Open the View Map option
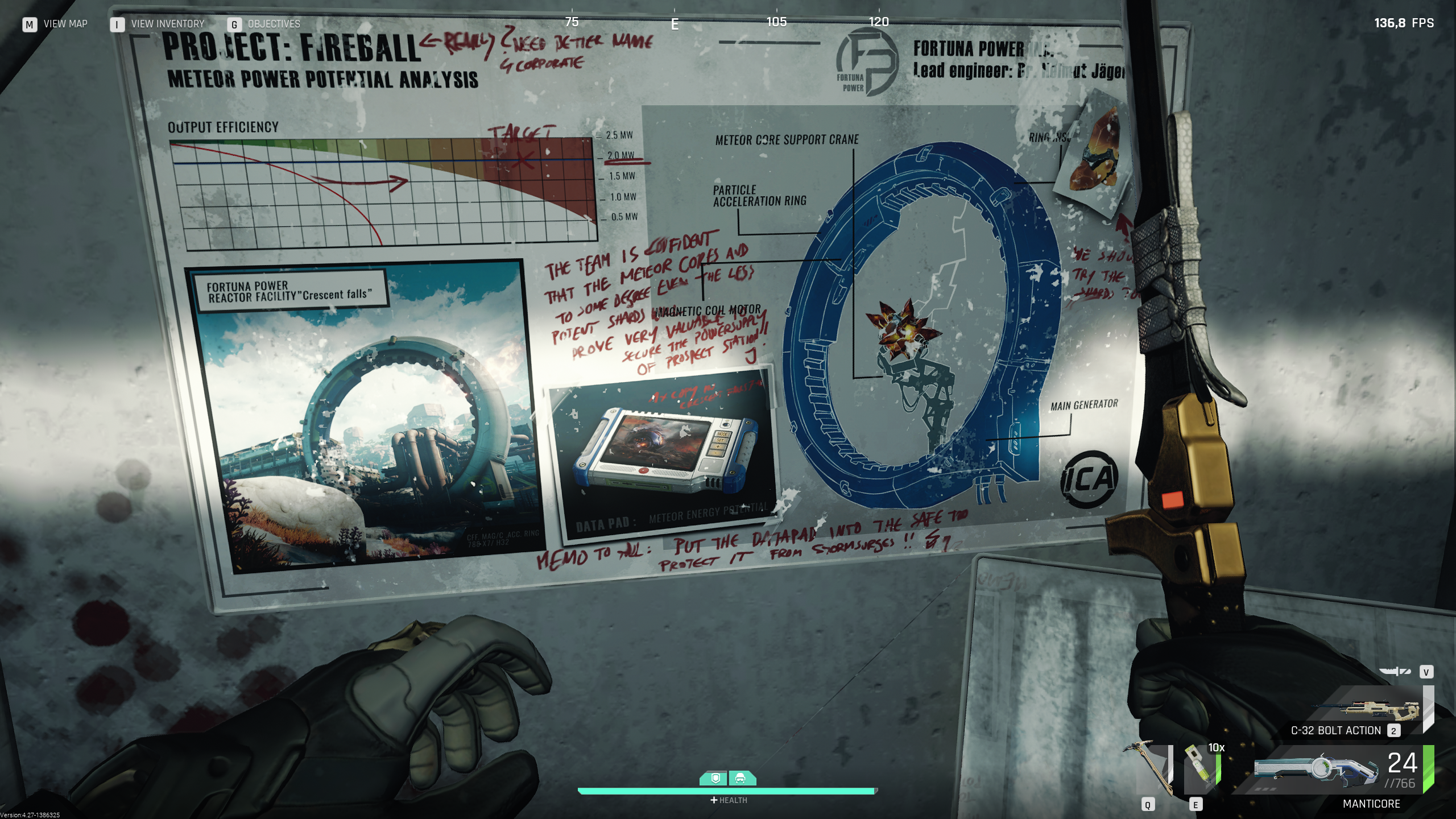Viewport: 1456px width, 819px height. (x=55, y=24)
